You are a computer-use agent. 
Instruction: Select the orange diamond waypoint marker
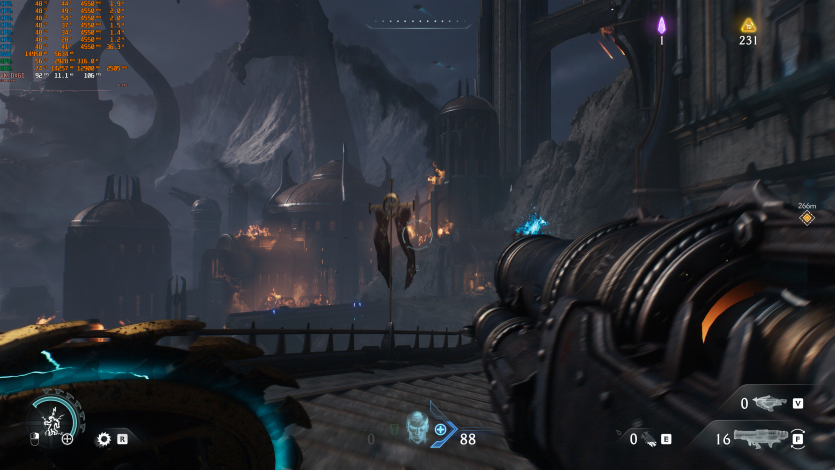pyautogui.click(x=807, y=217)
